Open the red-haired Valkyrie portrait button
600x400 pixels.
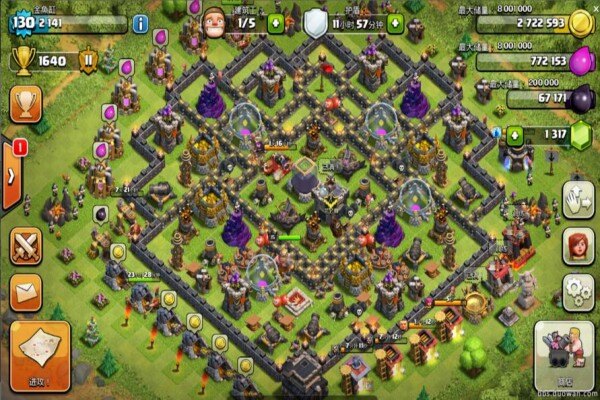(x=579, y=247)
